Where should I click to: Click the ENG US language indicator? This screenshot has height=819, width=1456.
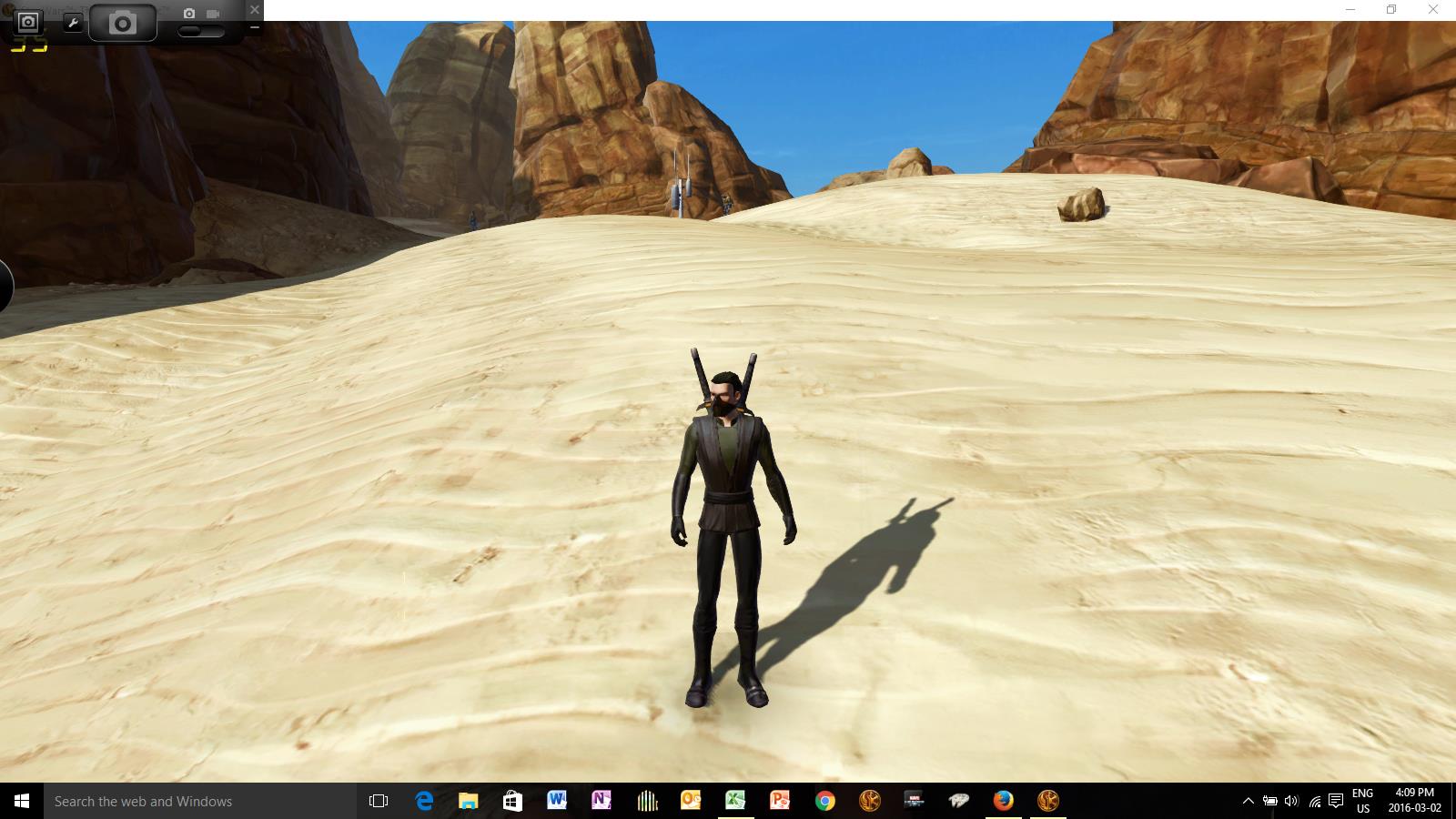(1362, 801)
